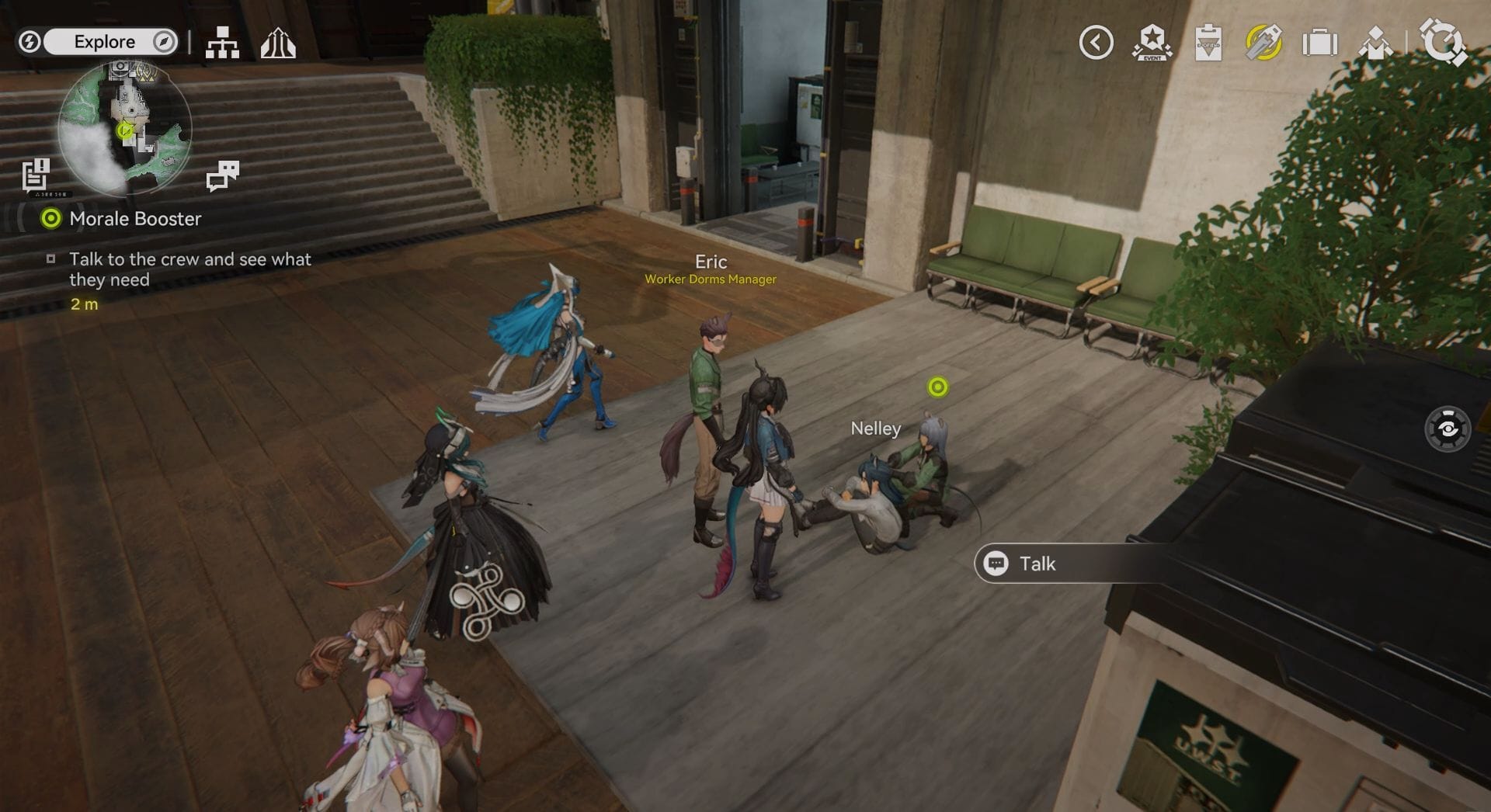Select the Morale Booster quest tracker
Screen dimensions: 1491x812
click(134, 219)
